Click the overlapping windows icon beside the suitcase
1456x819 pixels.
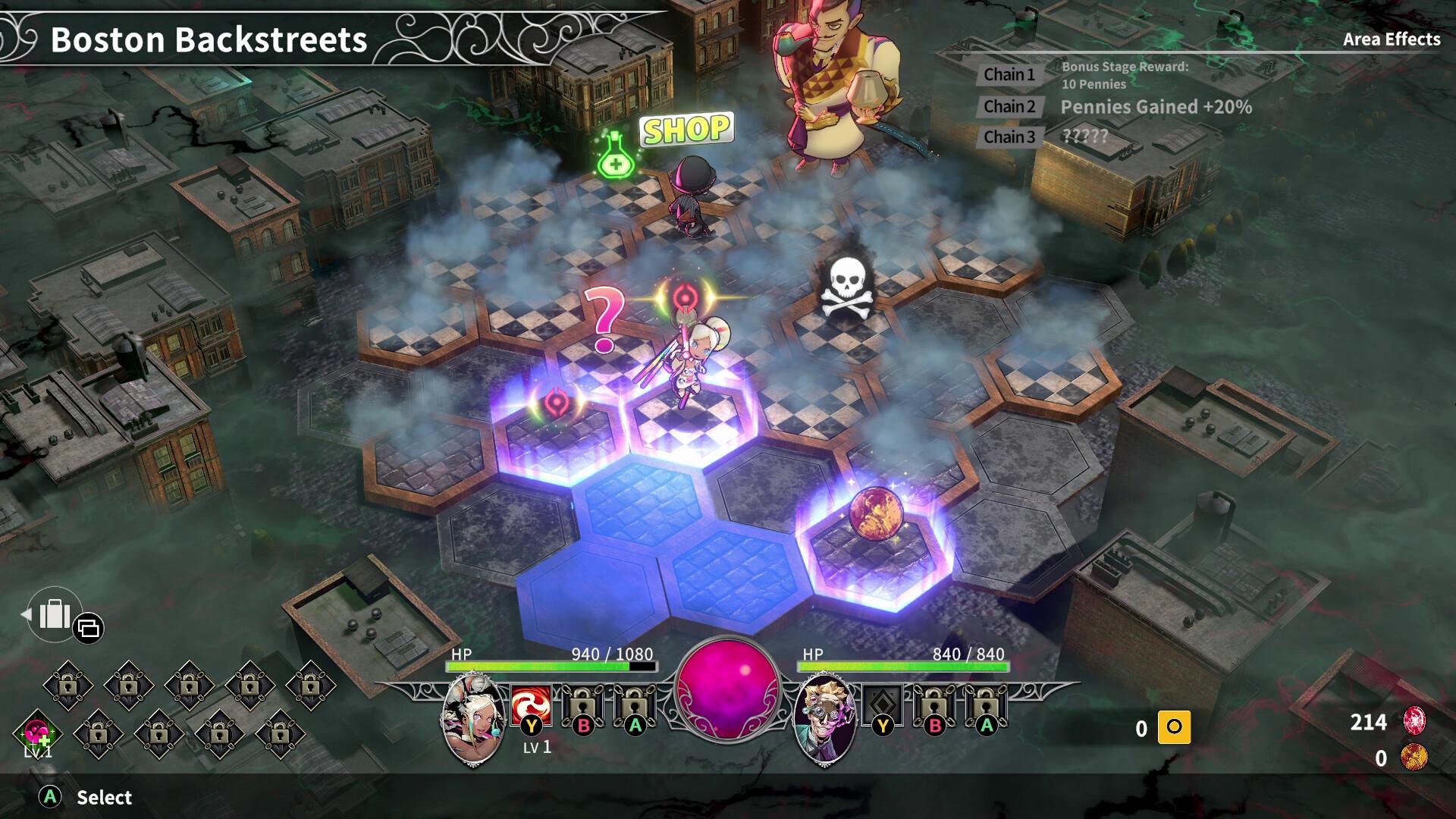(89, 628)
